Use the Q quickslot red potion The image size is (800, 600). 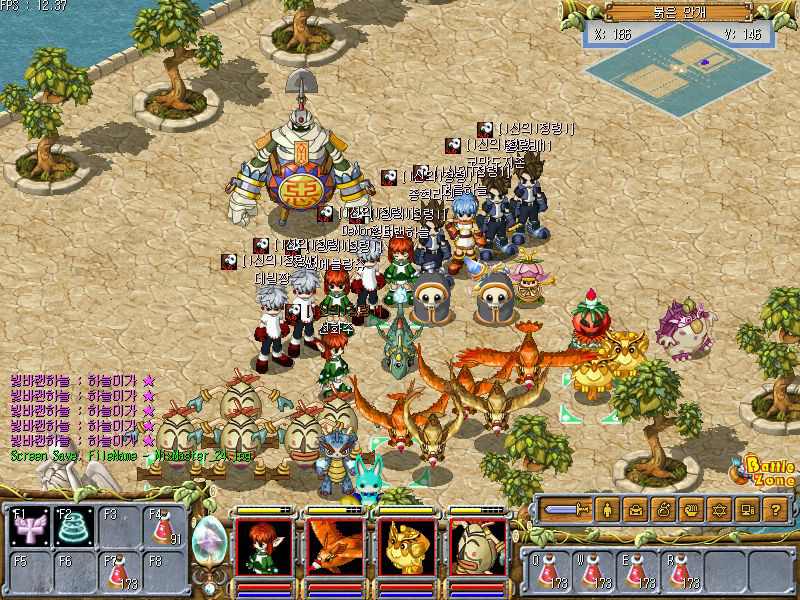tap(546, 571)
